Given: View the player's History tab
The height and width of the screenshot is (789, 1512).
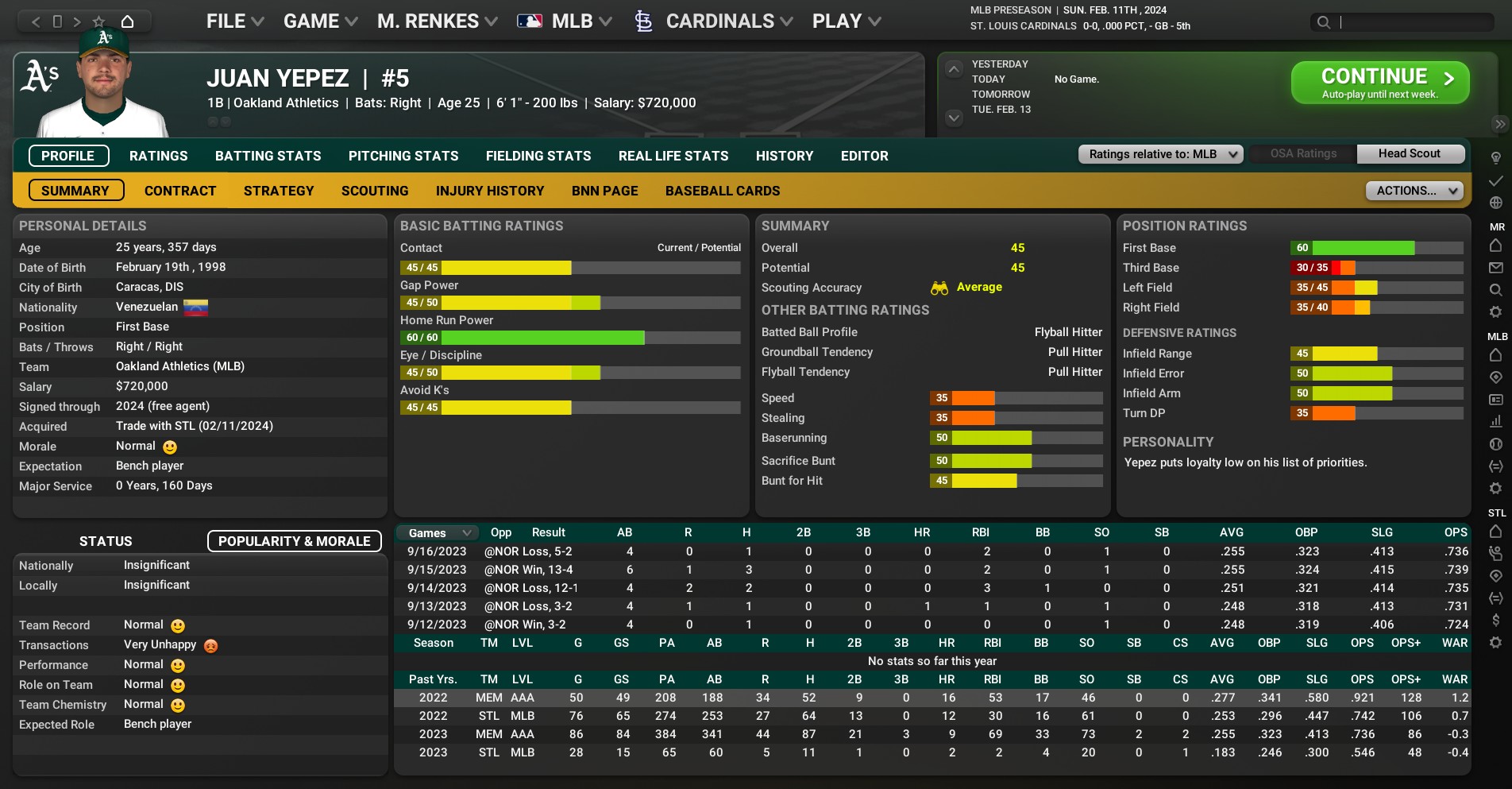Looking at the screenshot, I should (784, 156).
